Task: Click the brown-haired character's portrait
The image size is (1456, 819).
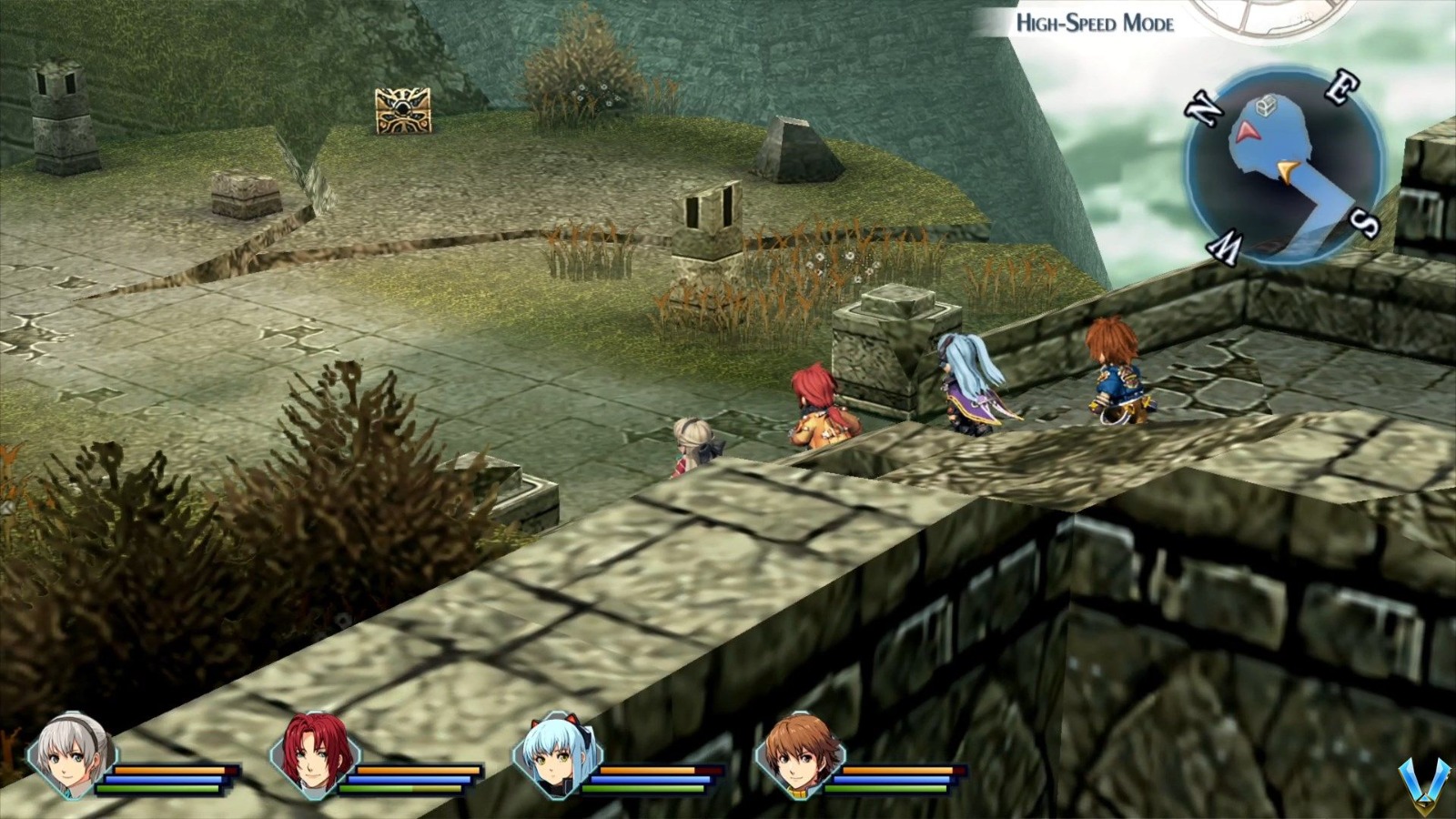Action: pyautogui.click(x=801, y=757)
